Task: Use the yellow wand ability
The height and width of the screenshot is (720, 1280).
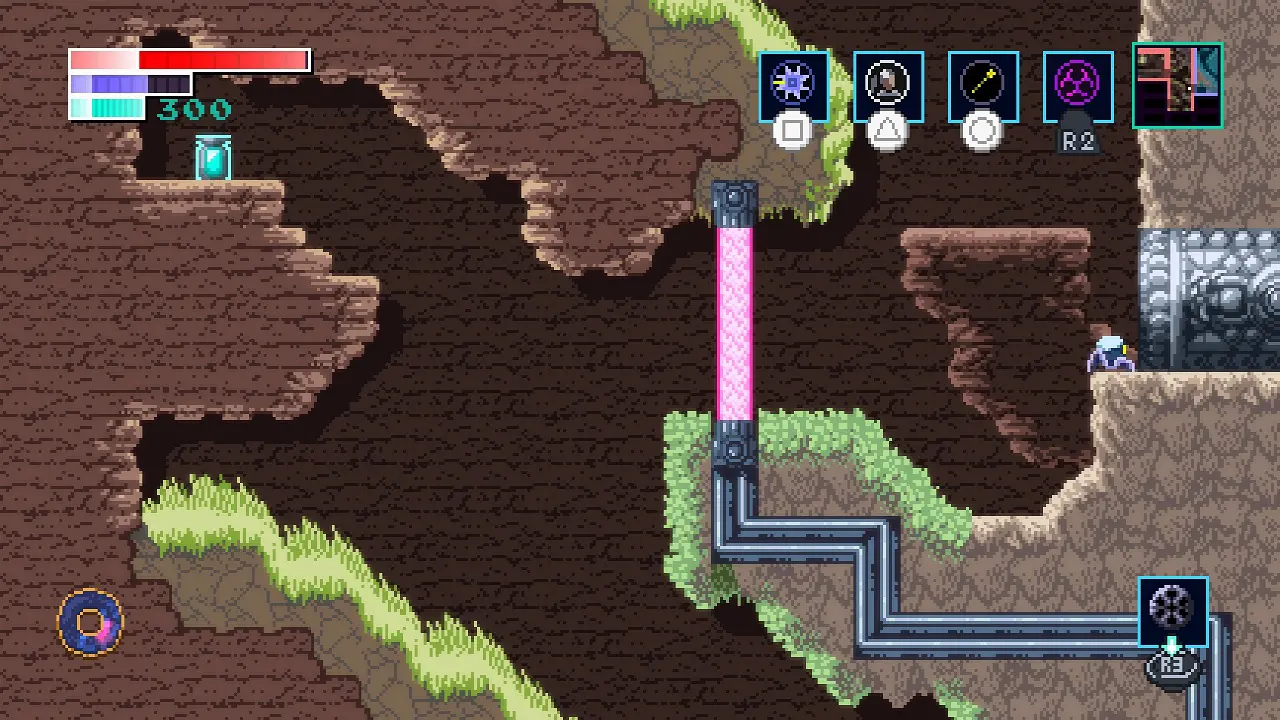Action: coord(983,86)
